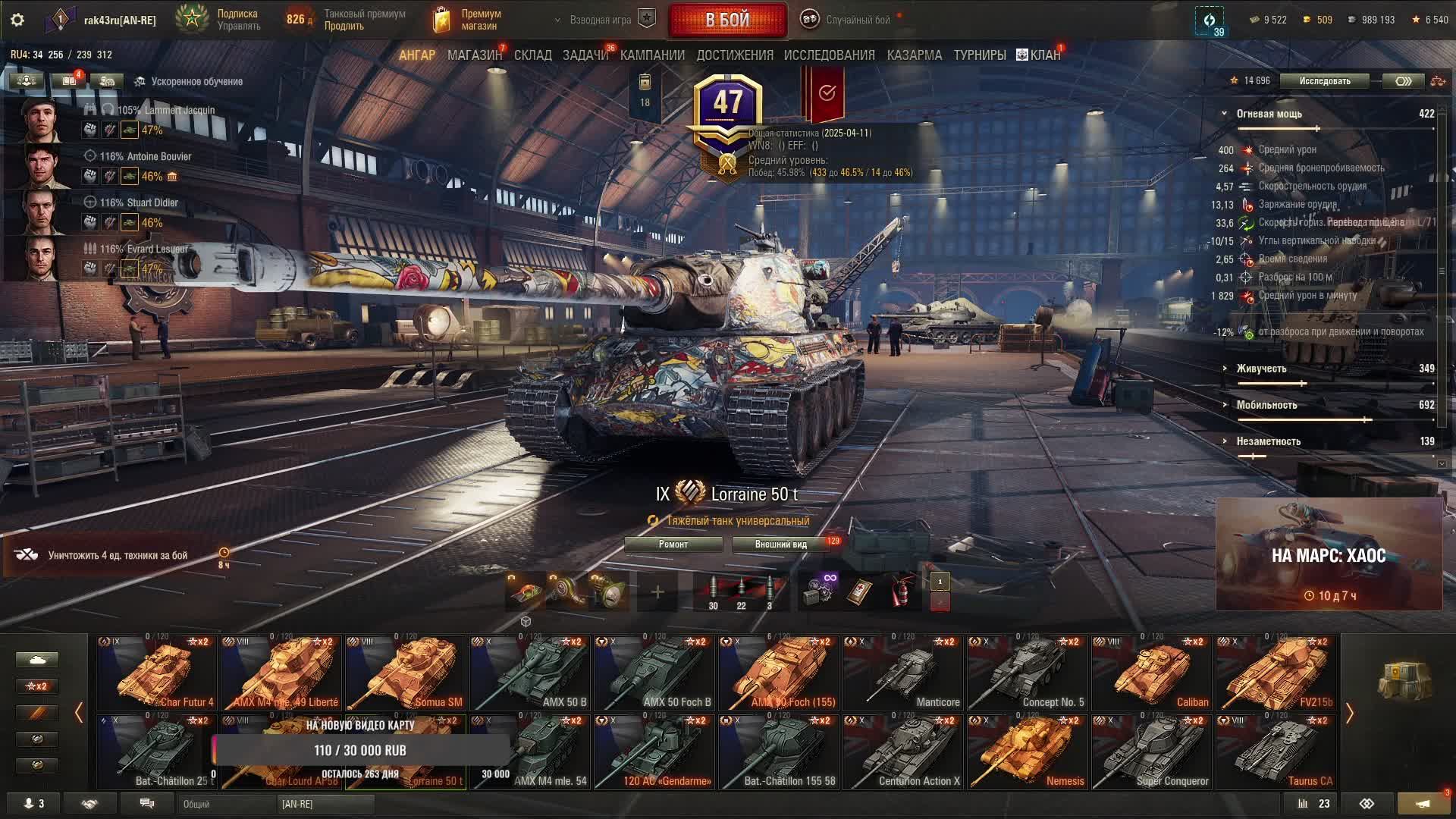This screenshot has width=1456, height=819.
Task: Start battle with the В БОЙ button
Action: coord(727,20)
